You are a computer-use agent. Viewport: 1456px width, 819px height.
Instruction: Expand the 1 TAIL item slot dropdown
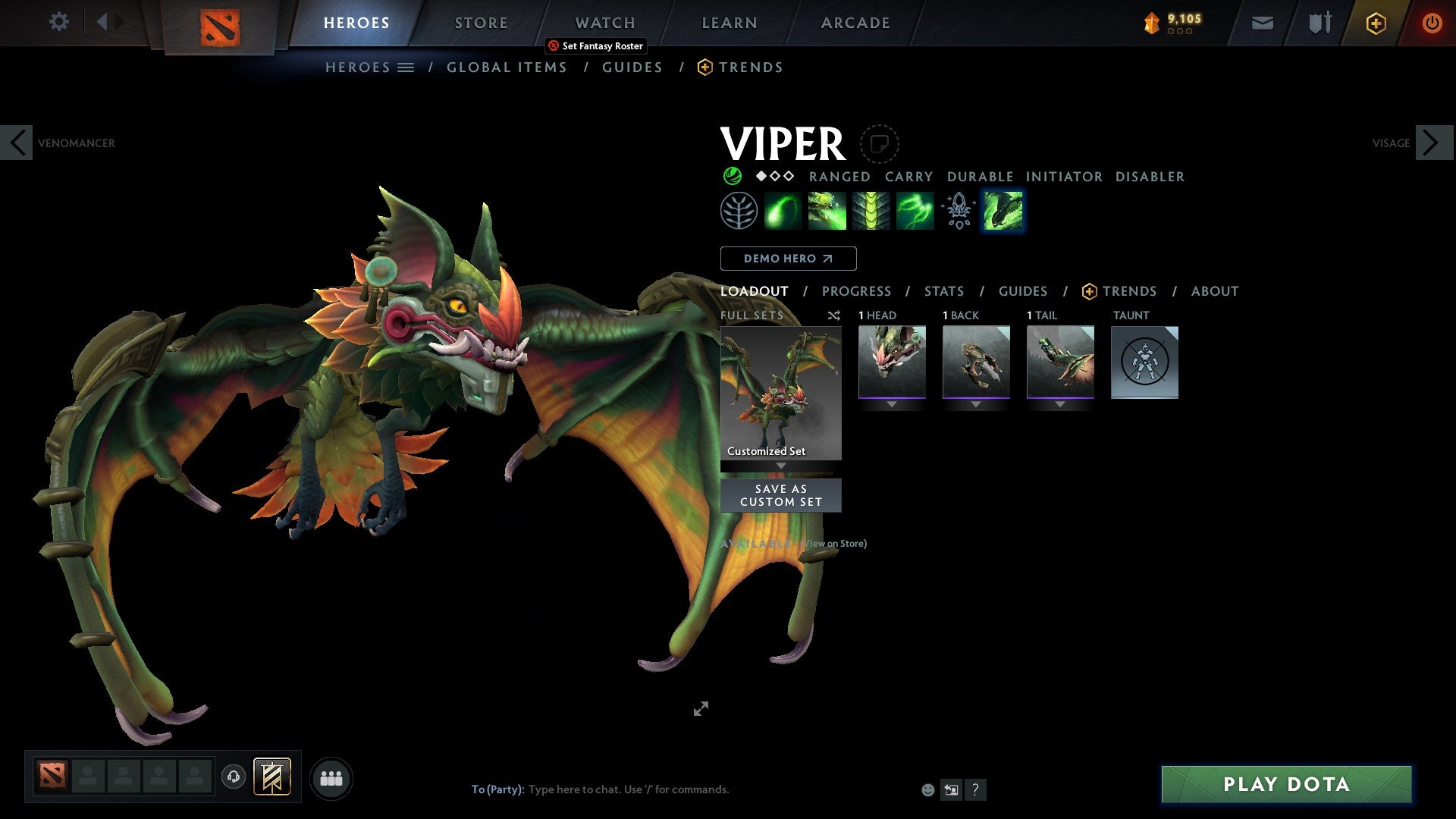click(x=1060, y=403)
